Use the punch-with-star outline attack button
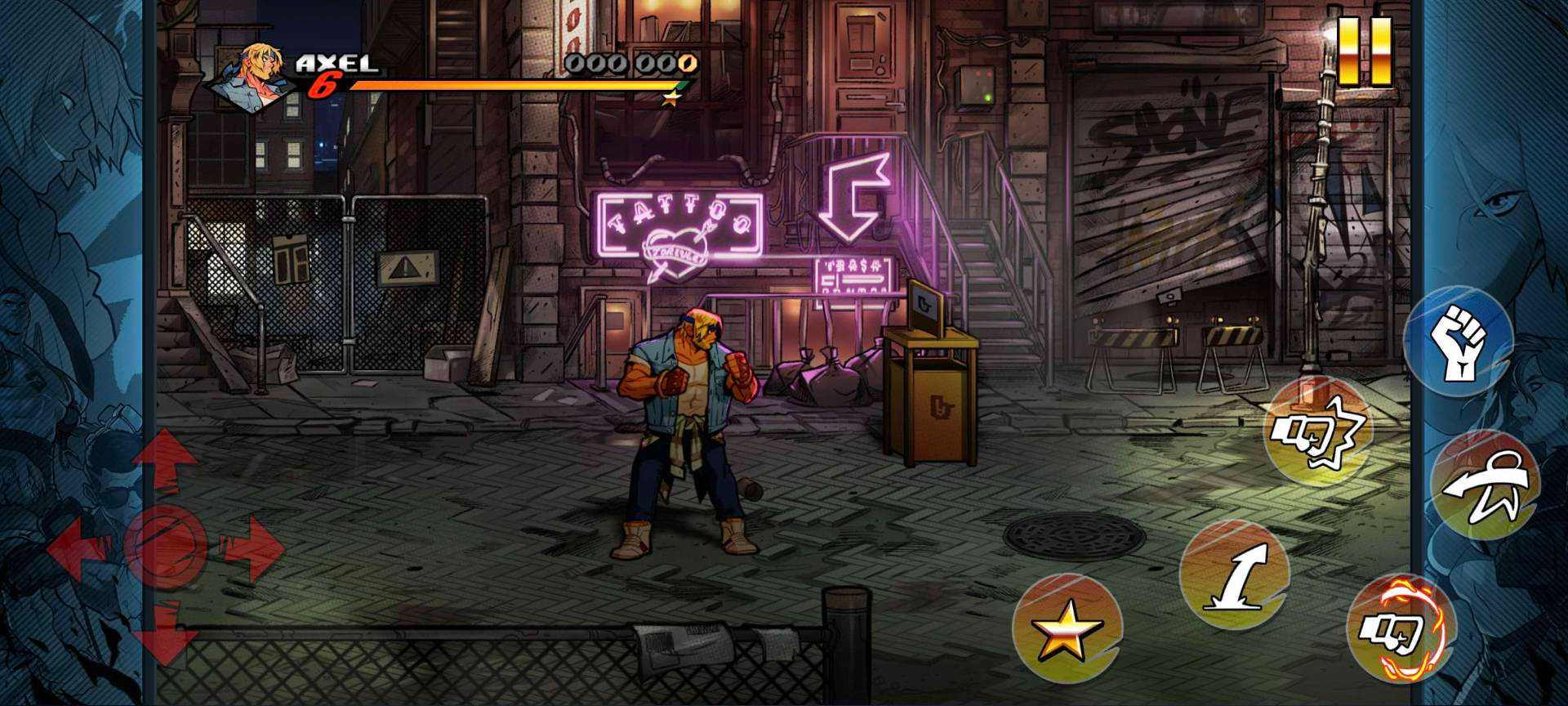 click(1316, 431)
